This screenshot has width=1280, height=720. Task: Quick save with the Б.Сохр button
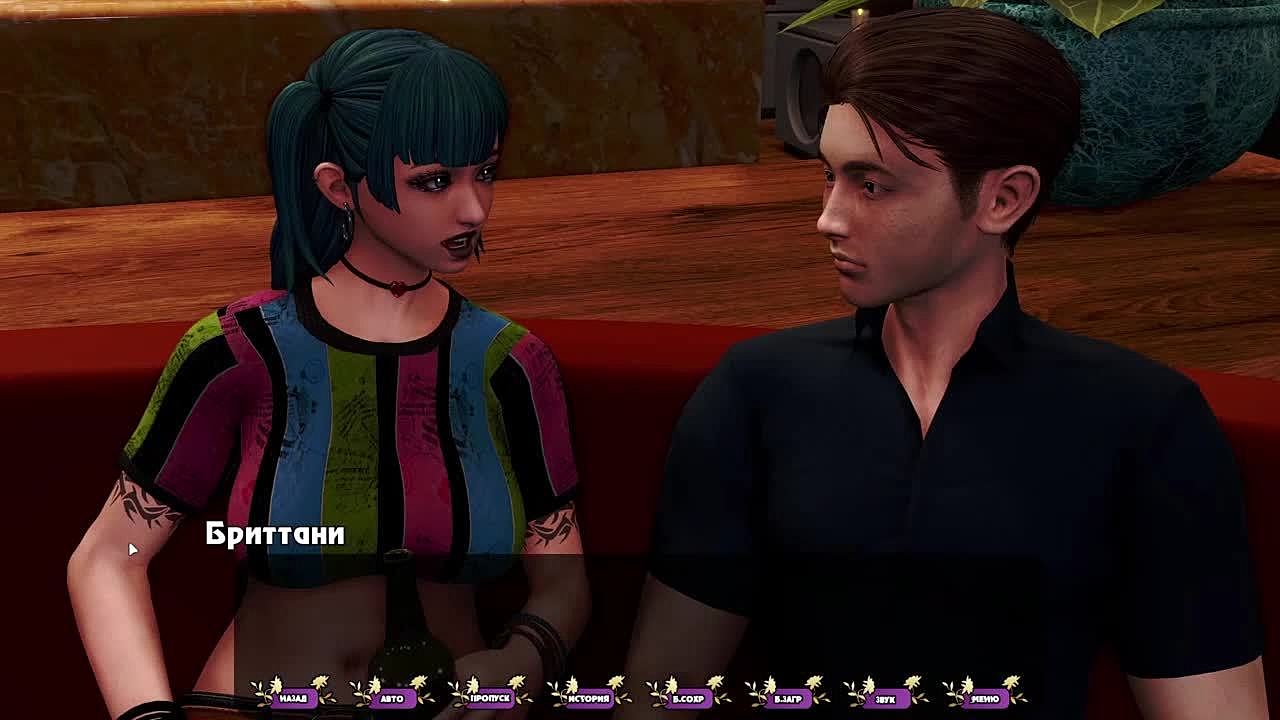688,697
